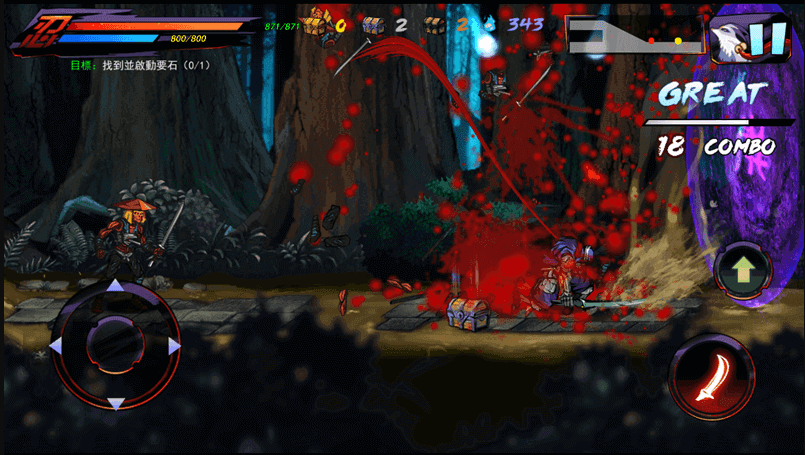Tap the left arrow on movement pad
The height and width of the screenshot is (455, 805).
pos(57,346)
